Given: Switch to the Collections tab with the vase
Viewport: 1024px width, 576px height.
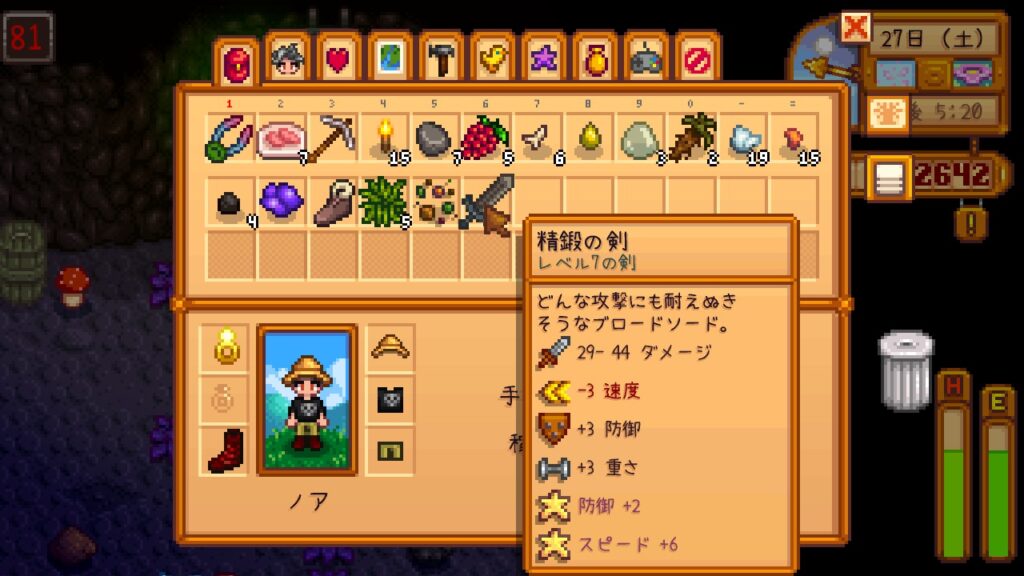Looking at the screenshot, I should 595,60.
